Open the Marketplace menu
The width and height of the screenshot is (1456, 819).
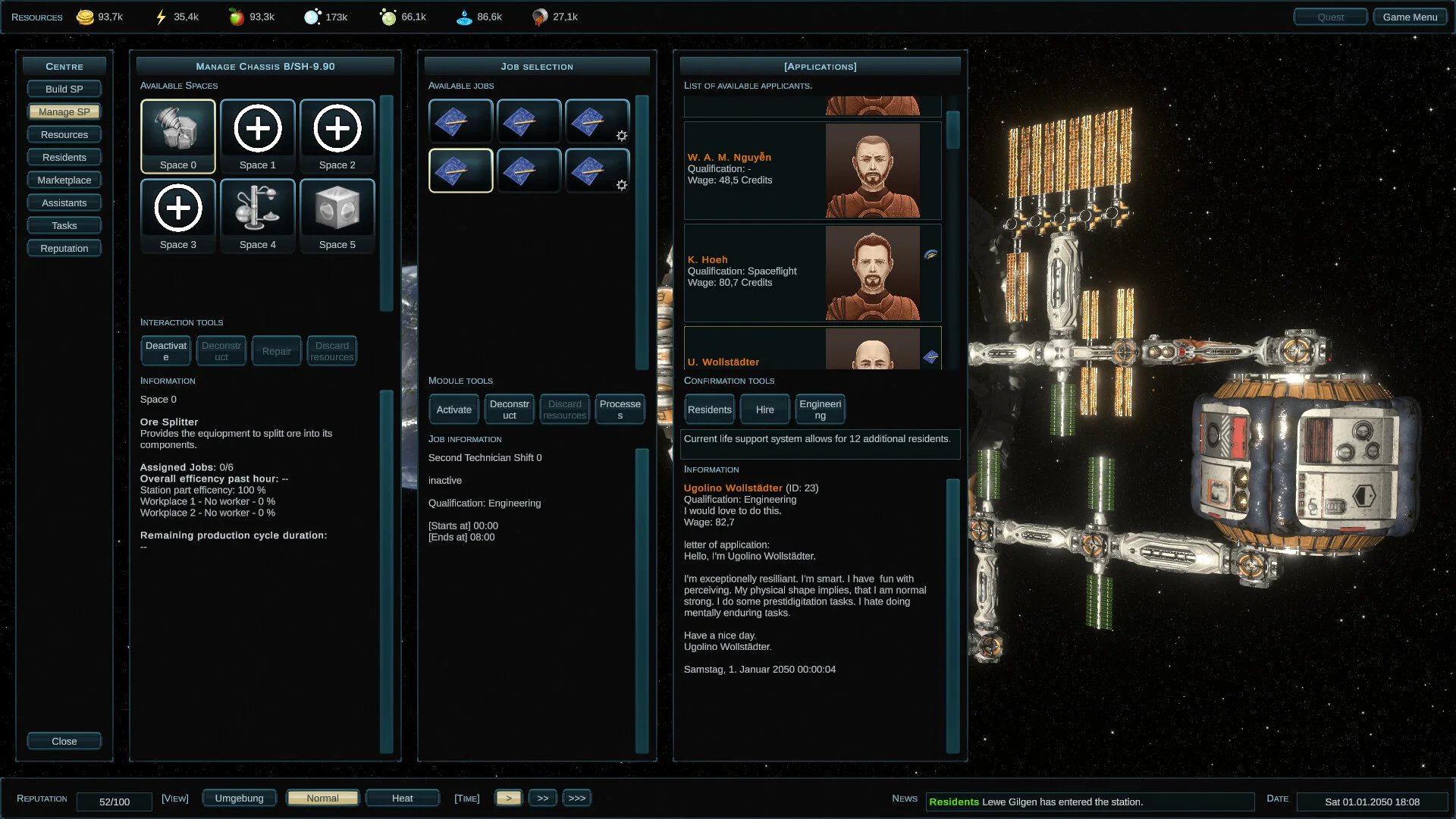[x=64, y=180]
